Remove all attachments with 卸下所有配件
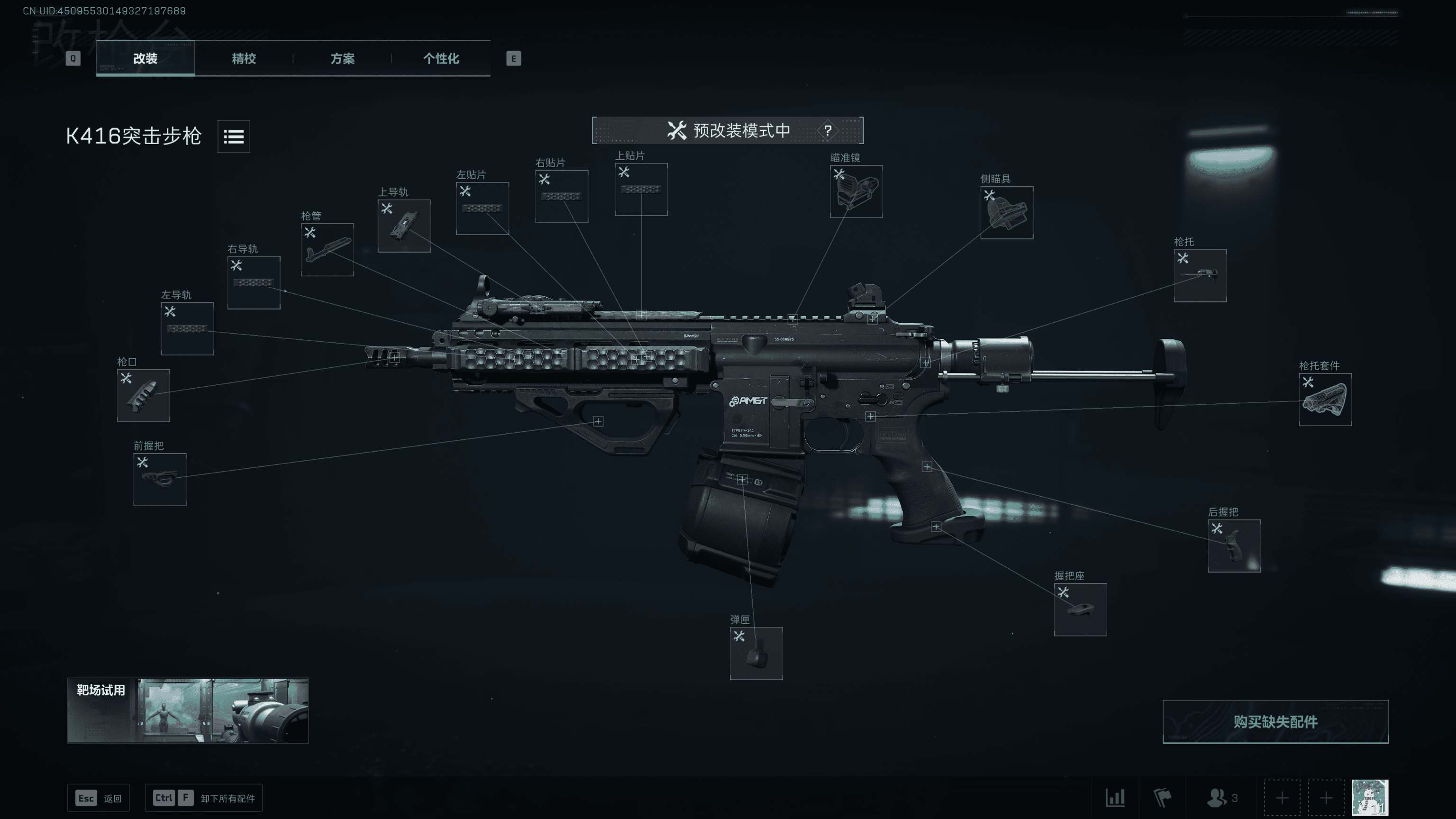Screen dimensions: 1456x819 coord(203,798)
